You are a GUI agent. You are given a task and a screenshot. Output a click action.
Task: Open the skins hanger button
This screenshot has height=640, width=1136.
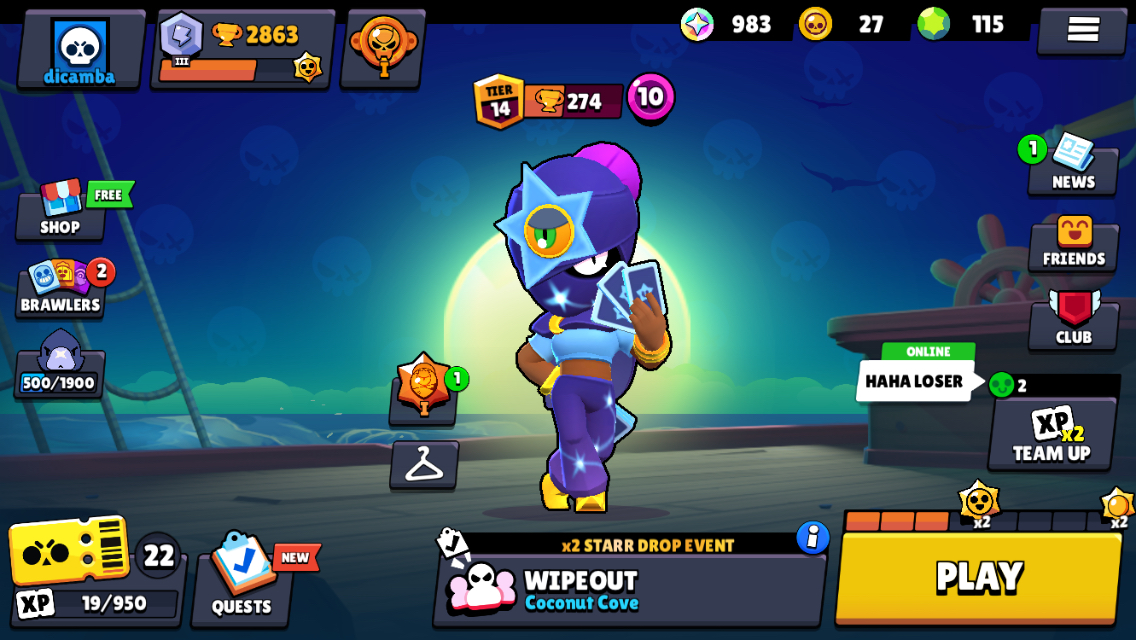pyautogui.click(x=424, y=465)
